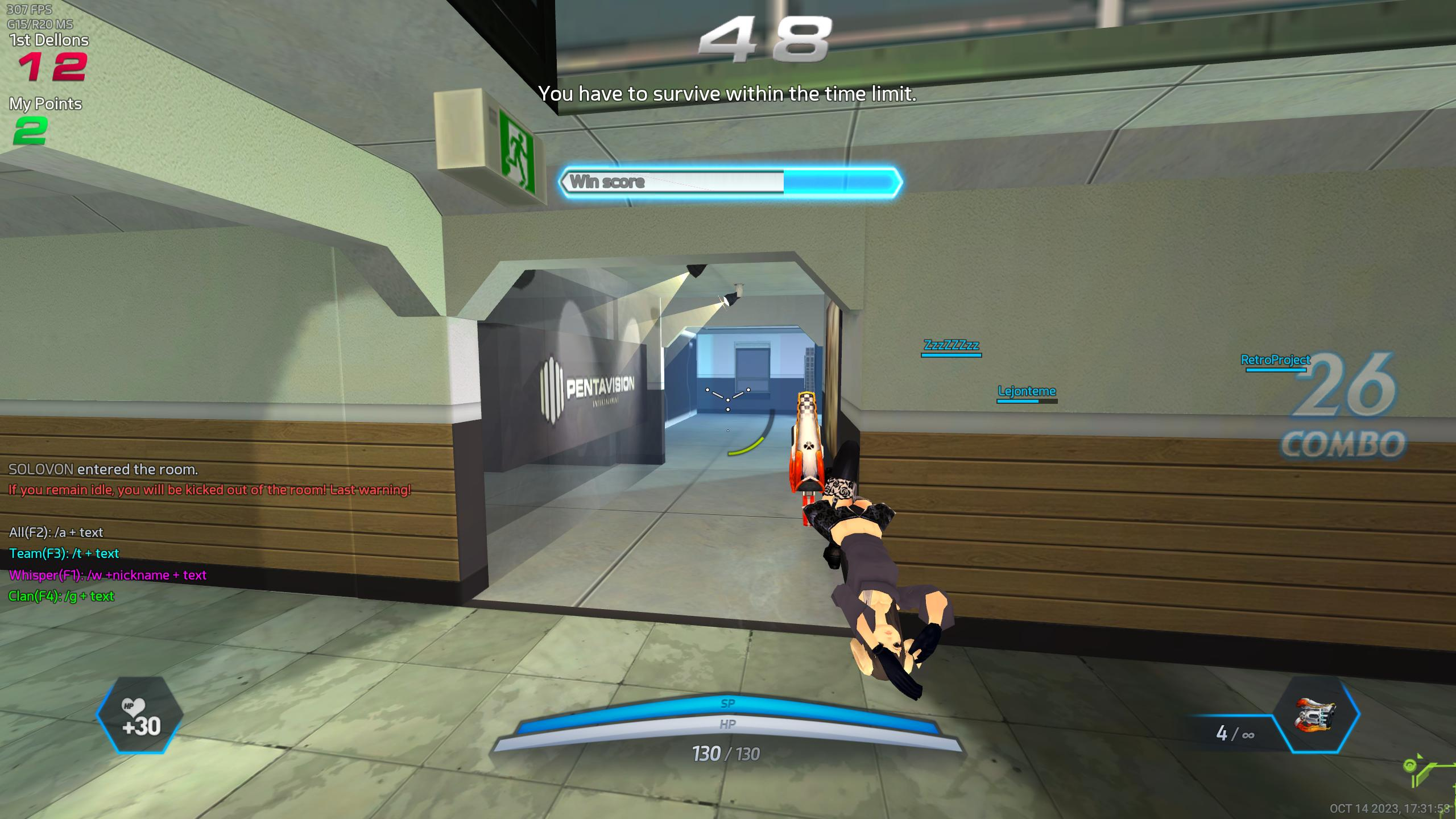Pick the Clan chat channel line
Viewport: 1456px width, 819px height.
point(61,596)
